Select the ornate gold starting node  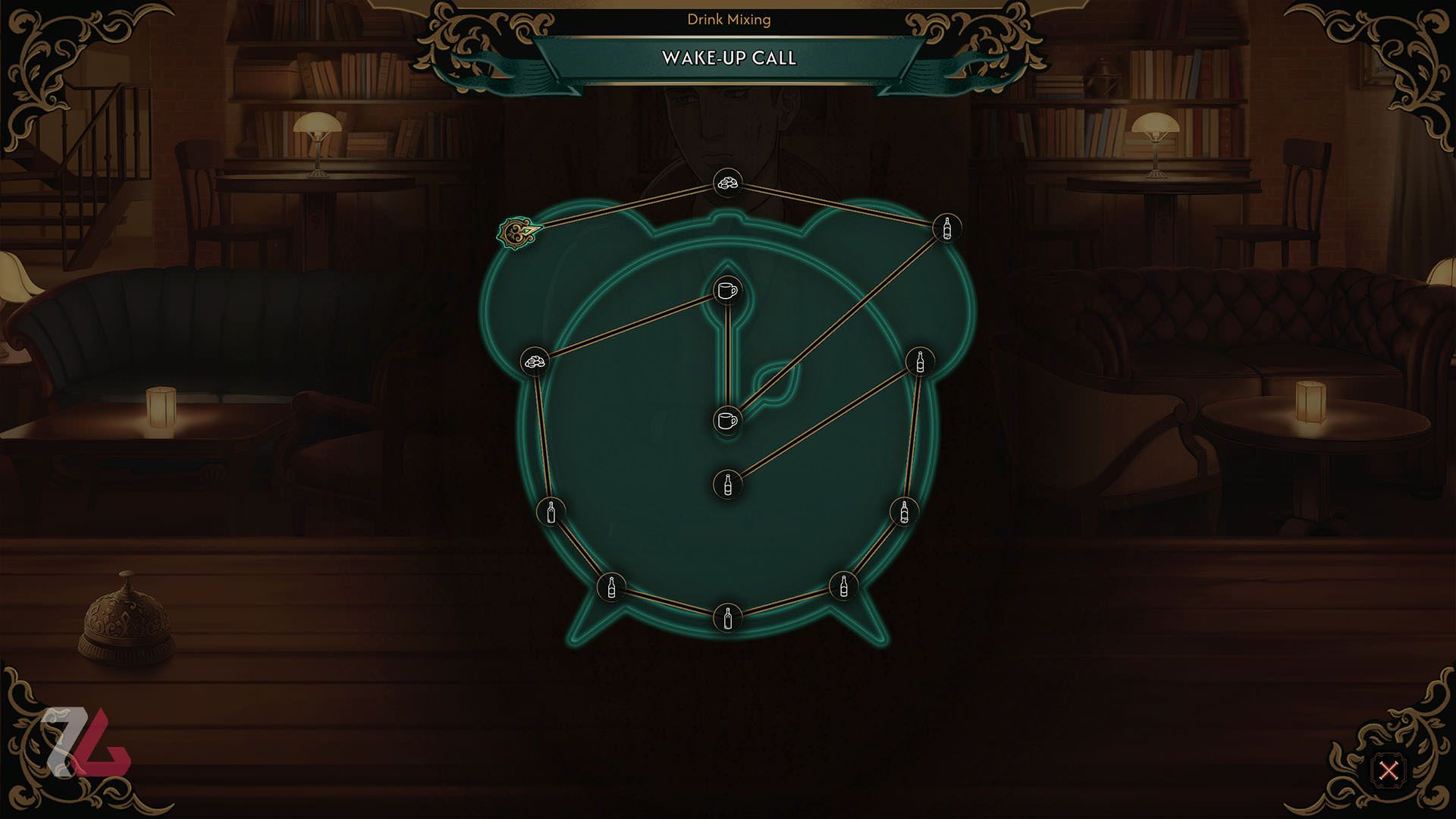point(519,233)
